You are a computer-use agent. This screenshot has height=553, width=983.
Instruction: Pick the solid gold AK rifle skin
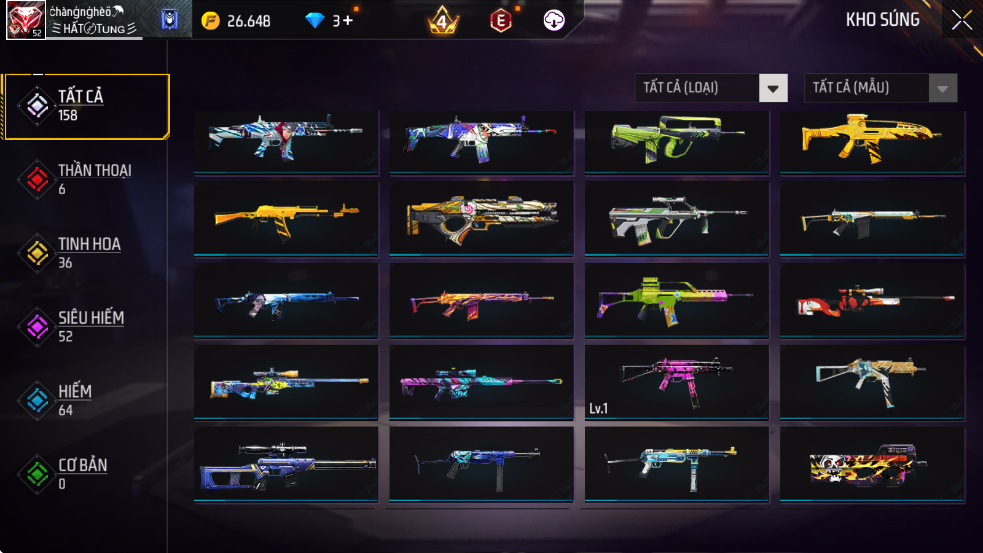tap(286, 218)
